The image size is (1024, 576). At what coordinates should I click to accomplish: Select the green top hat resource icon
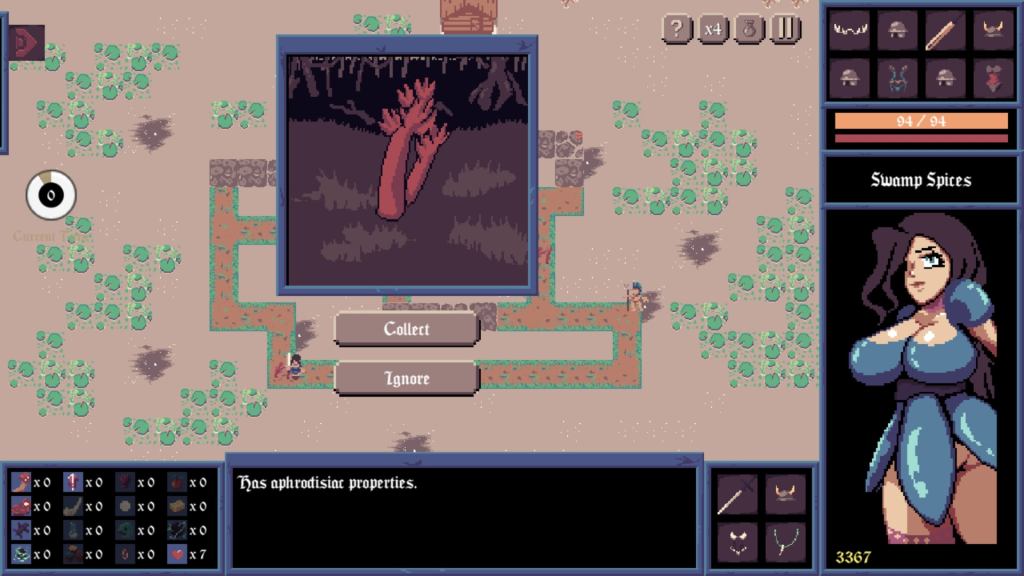coord(21,554)
